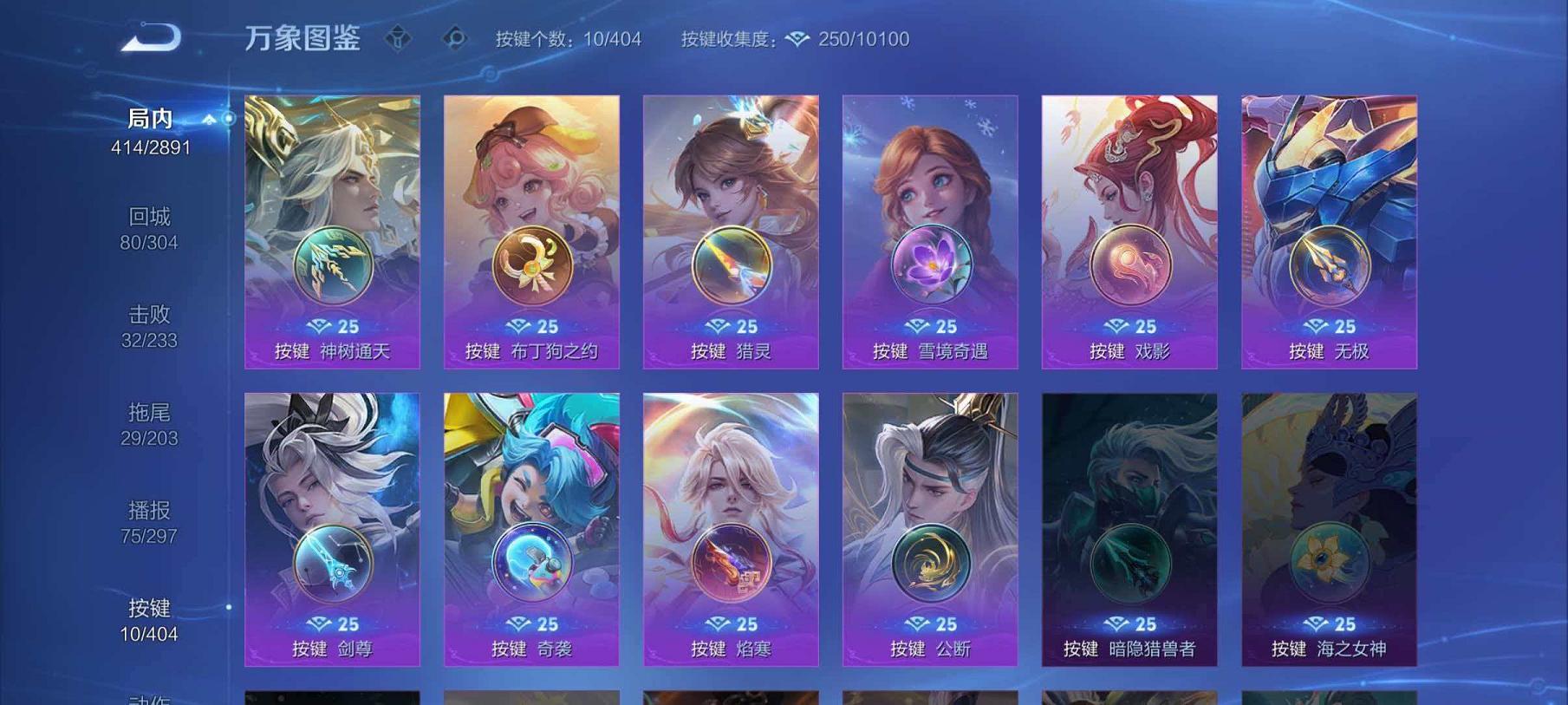Open the search icon in the header
Viewport: 1568px width, 705px height.
tap(454, 36)
